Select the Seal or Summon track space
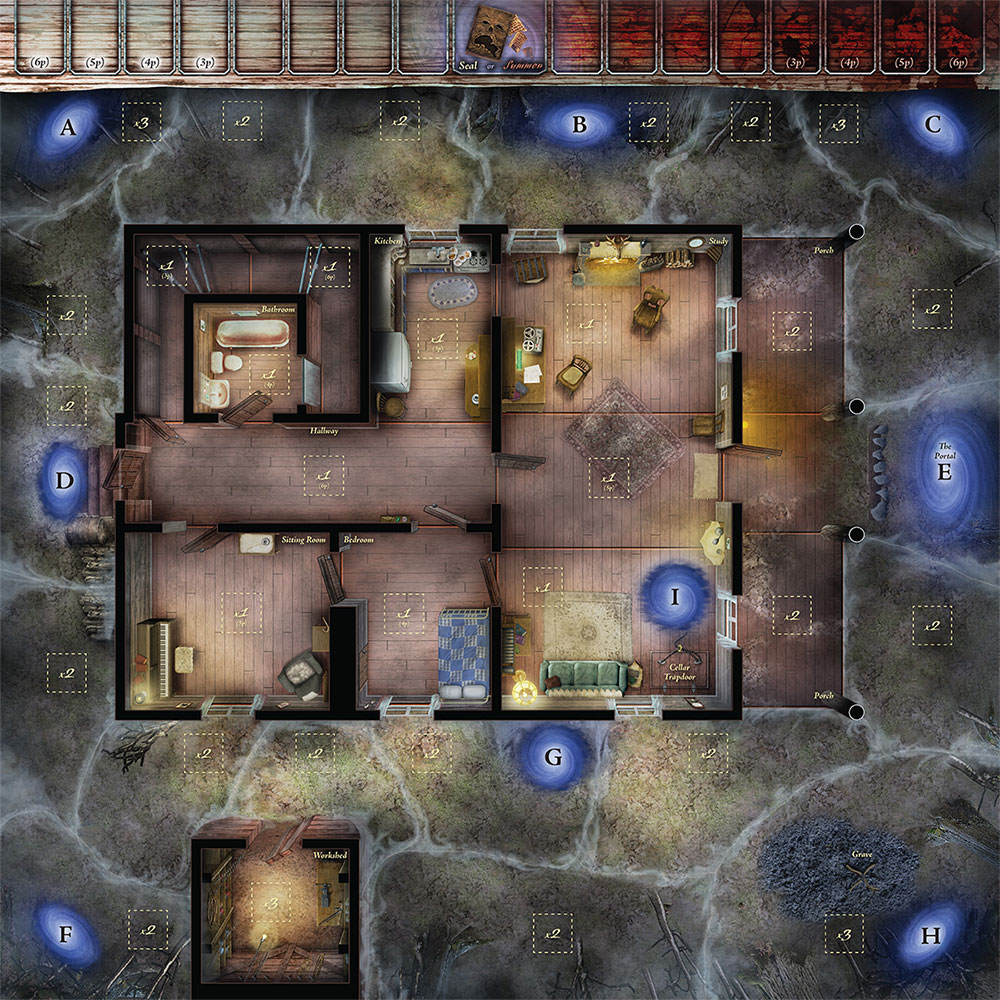1000x1000 pixels. pos(498,38)
